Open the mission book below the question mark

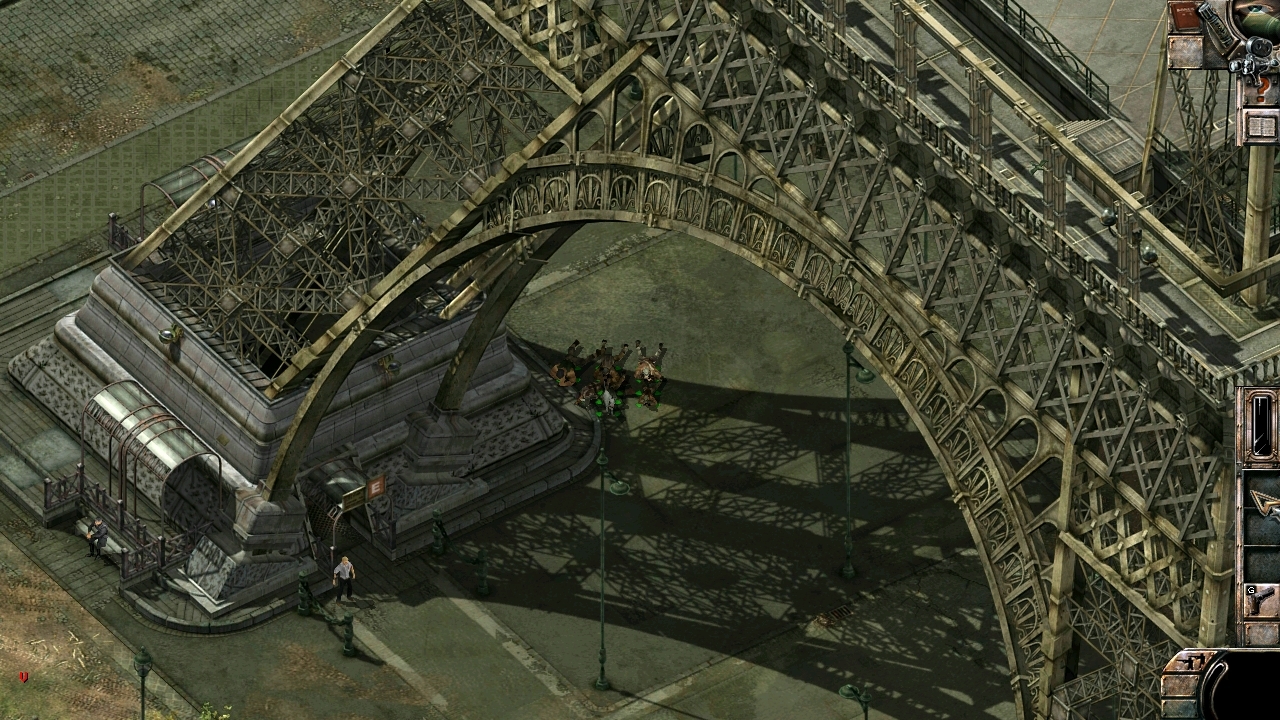(1259, 125)
